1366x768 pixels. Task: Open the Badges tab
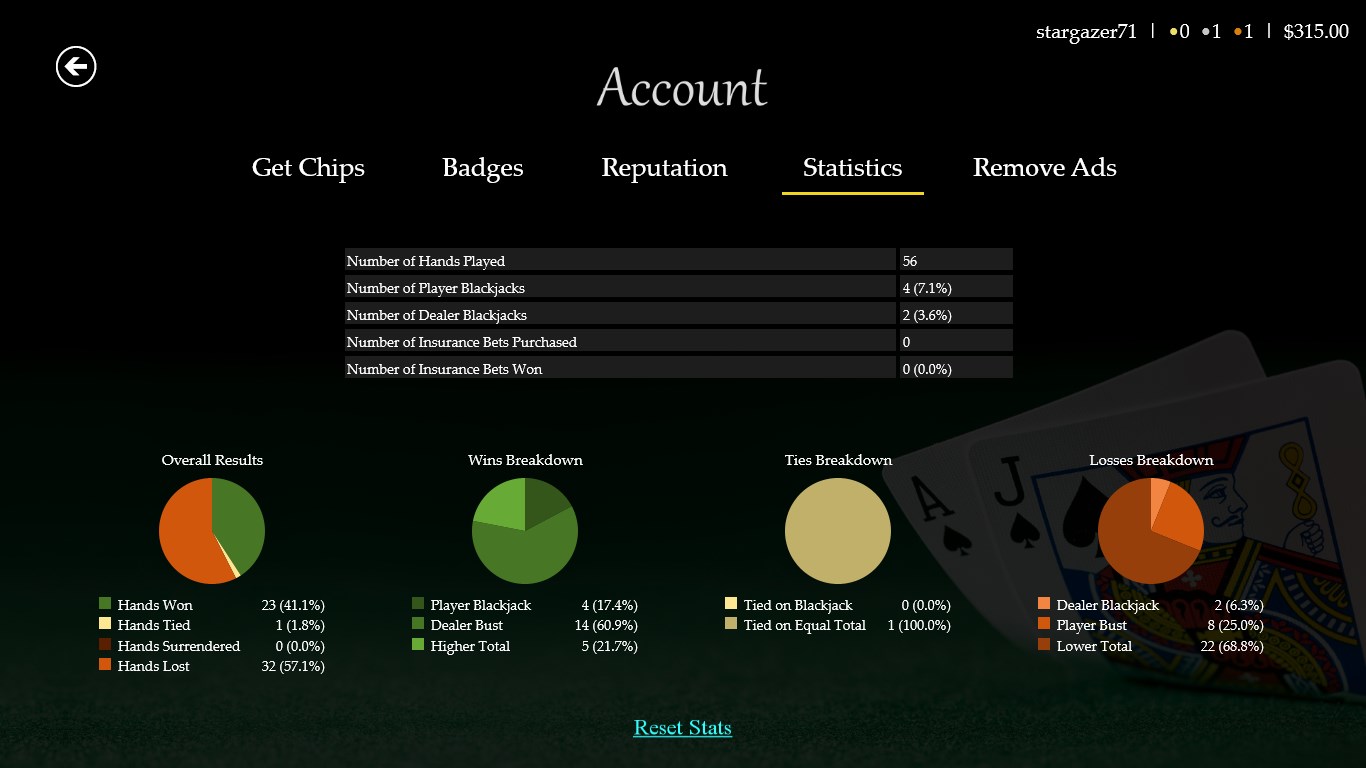click(482, 168)
